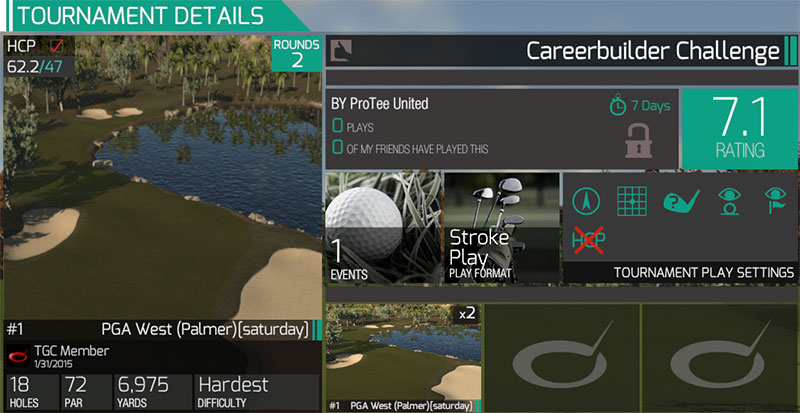Click the crossed-out HCP setting icon
The height and width of the screenshot is (413, 800).
(586, 240)
